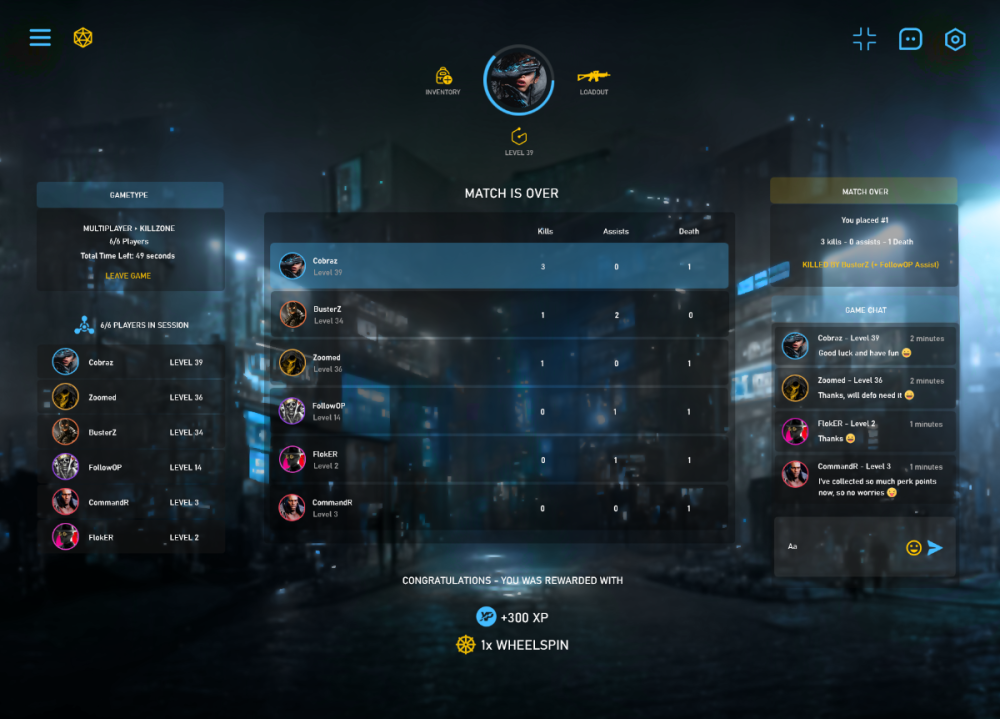Viewport: 1000px width, 719px height.
Task: Select FlekER in the session player list
Action: pos(130,537)
